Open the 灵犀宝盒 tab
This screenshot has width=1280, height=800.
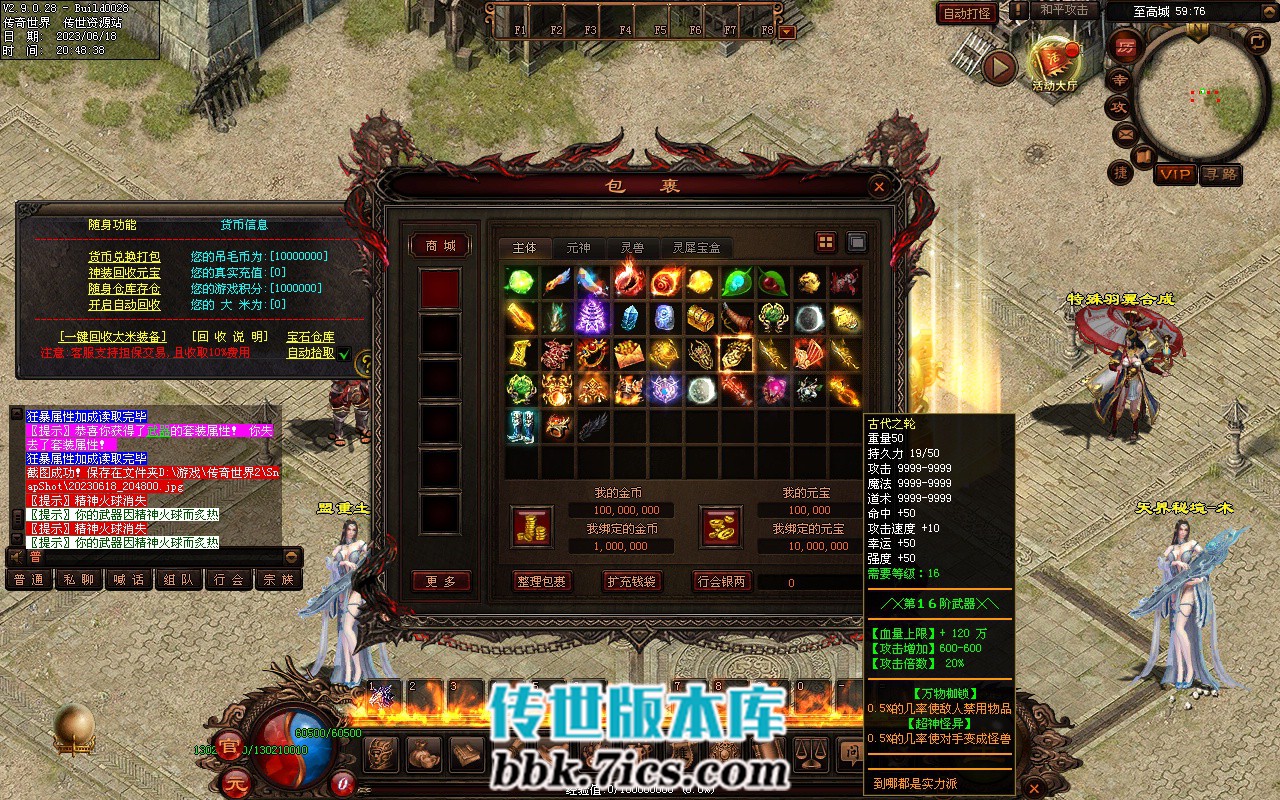[x=696, y=247]
